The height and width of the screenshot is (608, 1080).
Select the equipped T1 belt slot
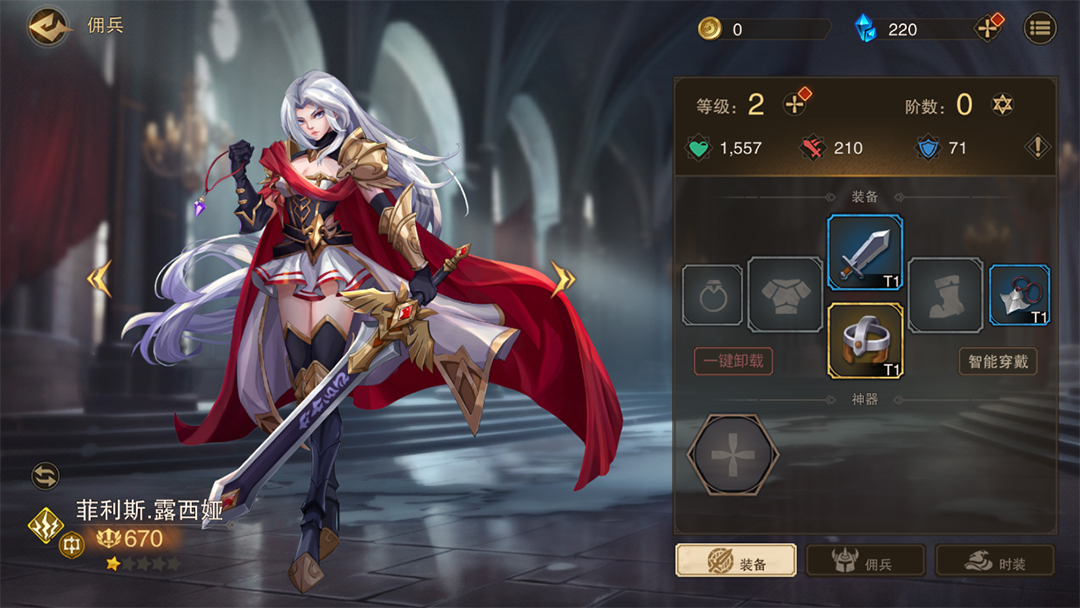[x=865, y=341]
